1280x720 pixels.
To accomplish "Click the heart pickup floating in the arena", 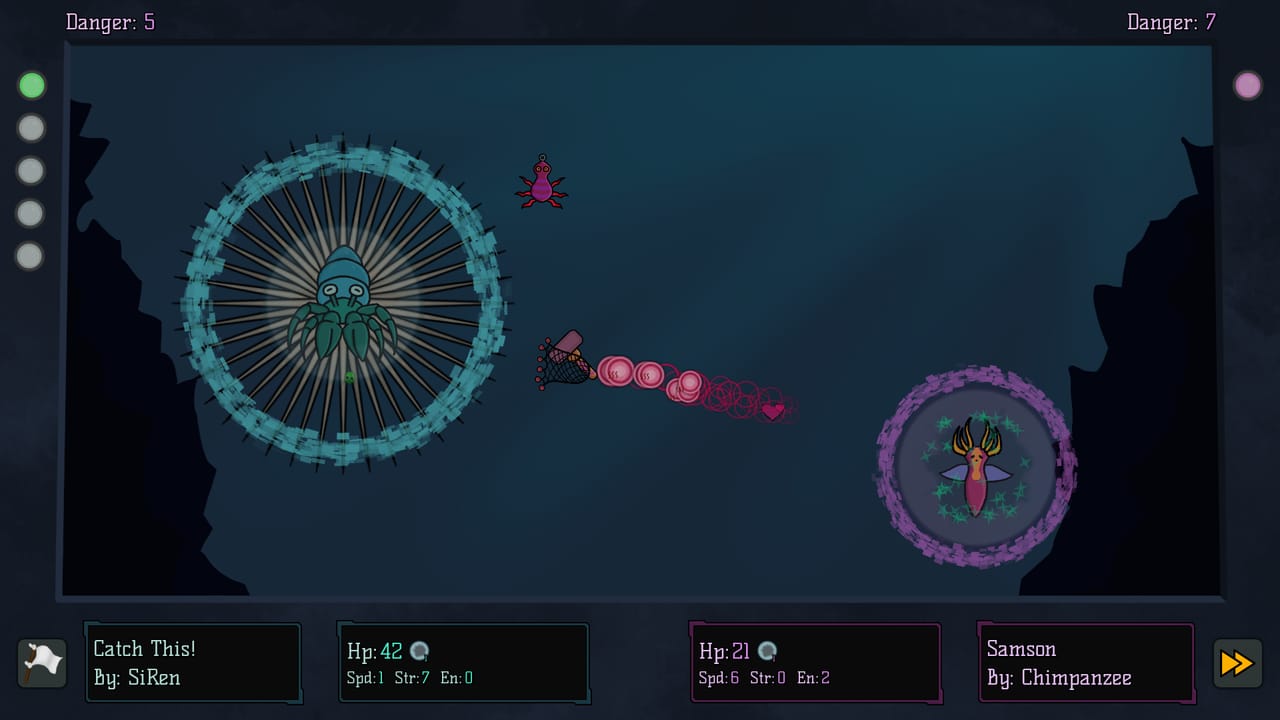I will (x=771, y=409).
